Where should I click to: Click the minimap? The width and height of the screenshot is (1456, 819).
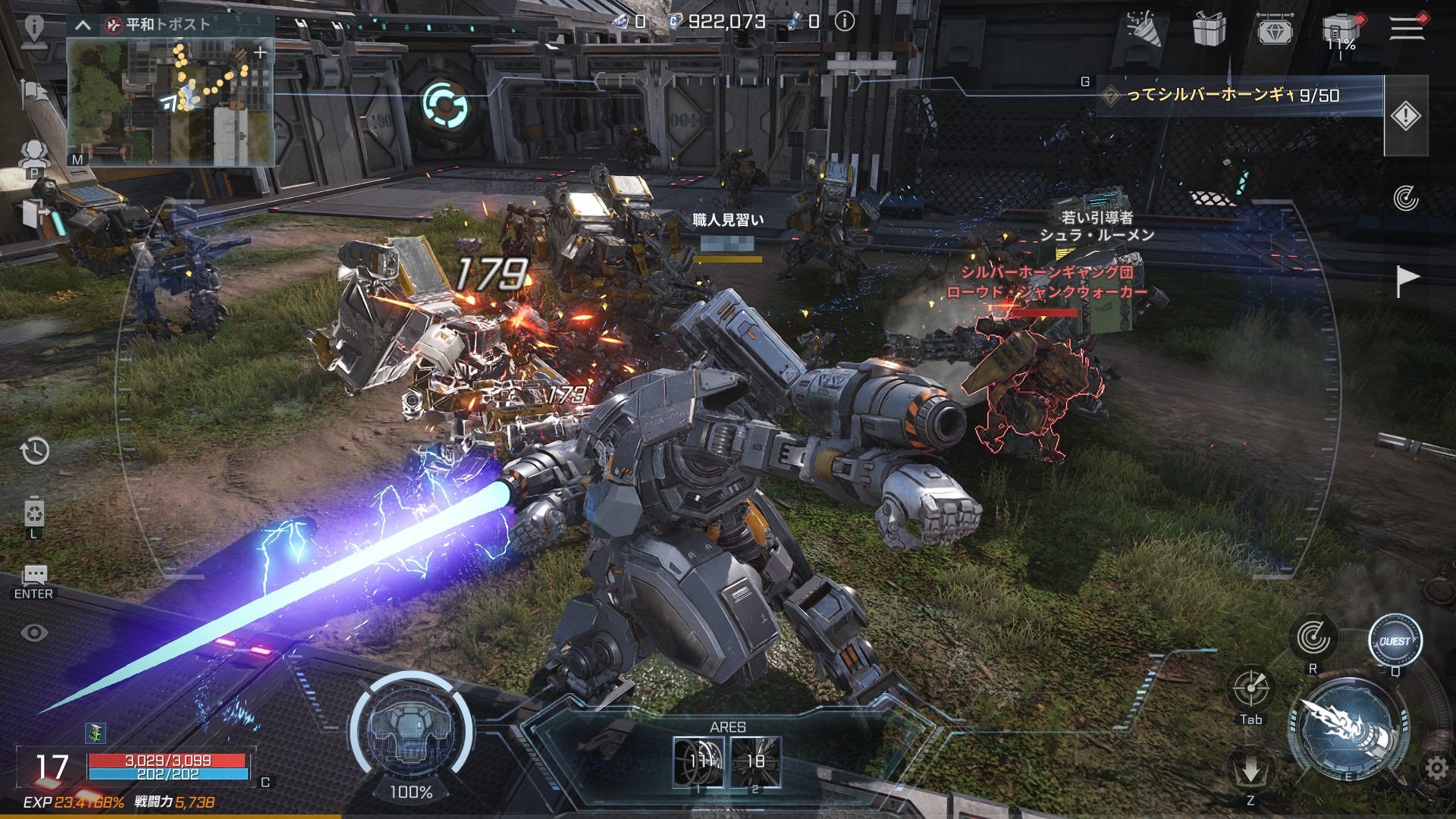170,102
